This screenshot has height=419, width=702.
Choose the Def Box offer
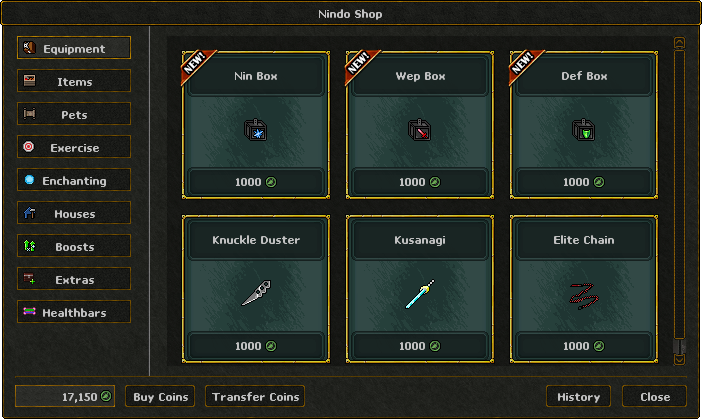click(x=583, y=125)
